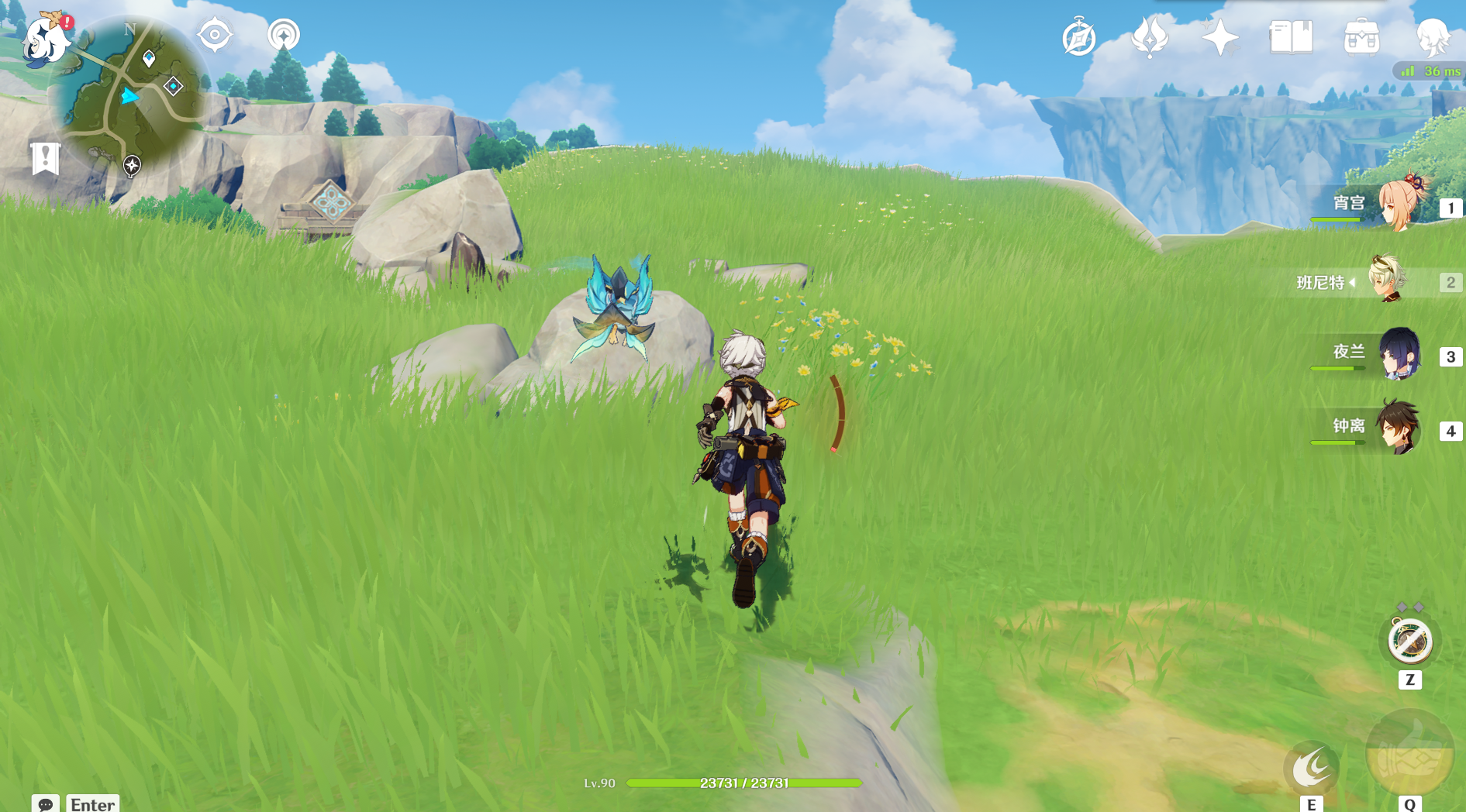Select party member 班尼特
The width and height of the screenshot is (1466, 812).
point(1388,280)
